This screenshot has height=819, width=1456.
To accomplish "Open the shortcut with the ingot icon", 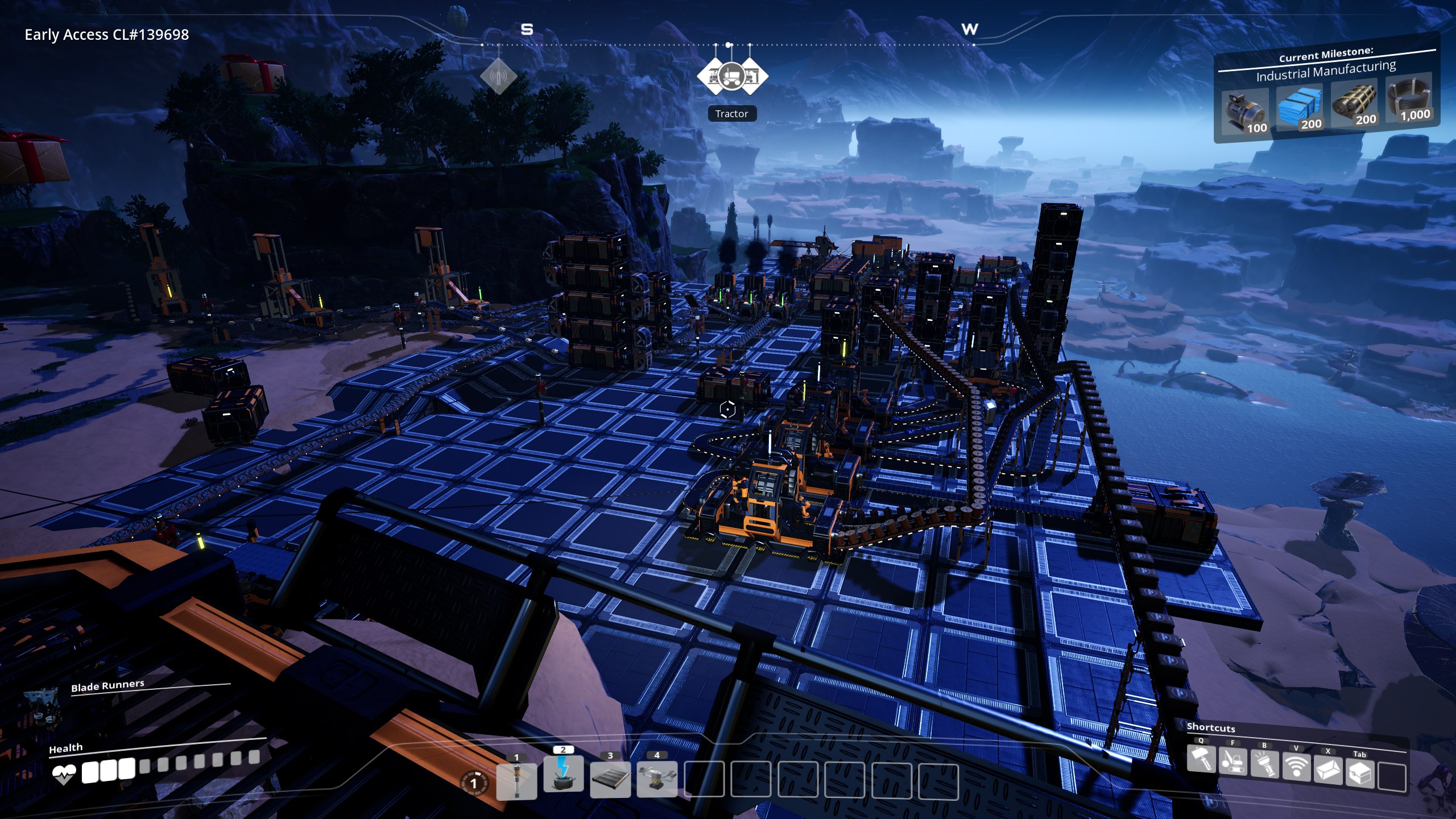I will (x=1328, y=770).
